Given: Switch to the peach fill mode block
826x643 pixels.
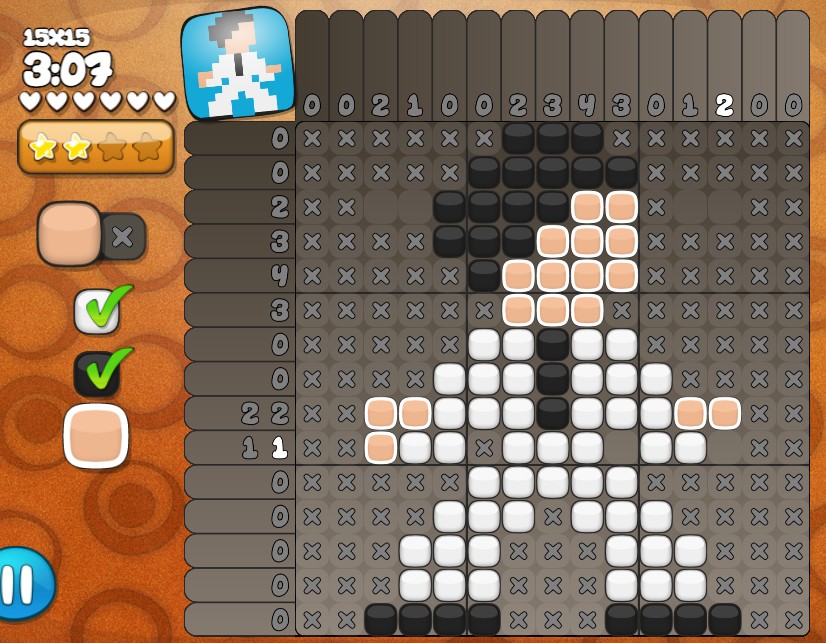Looking at the screenshot, I should pos(69,234).
